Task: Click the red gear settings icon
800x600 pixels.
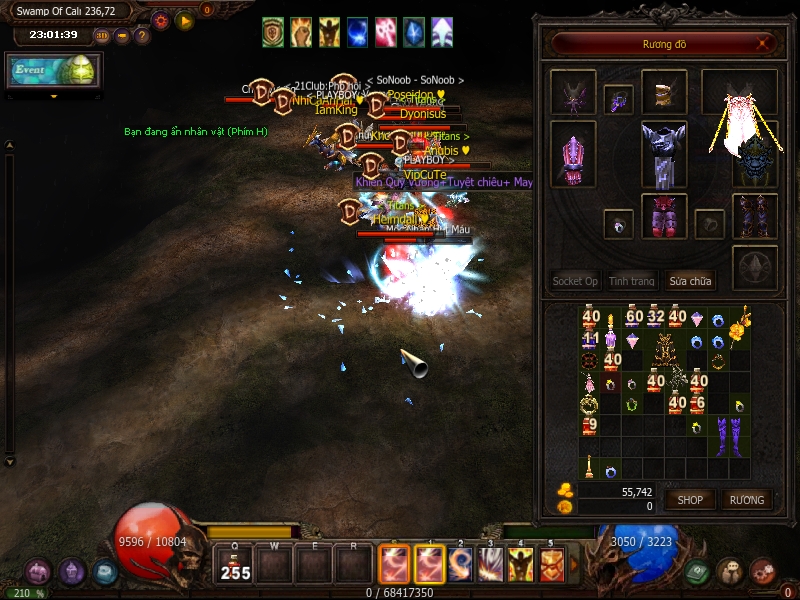Action: click(x=160, y=19)
